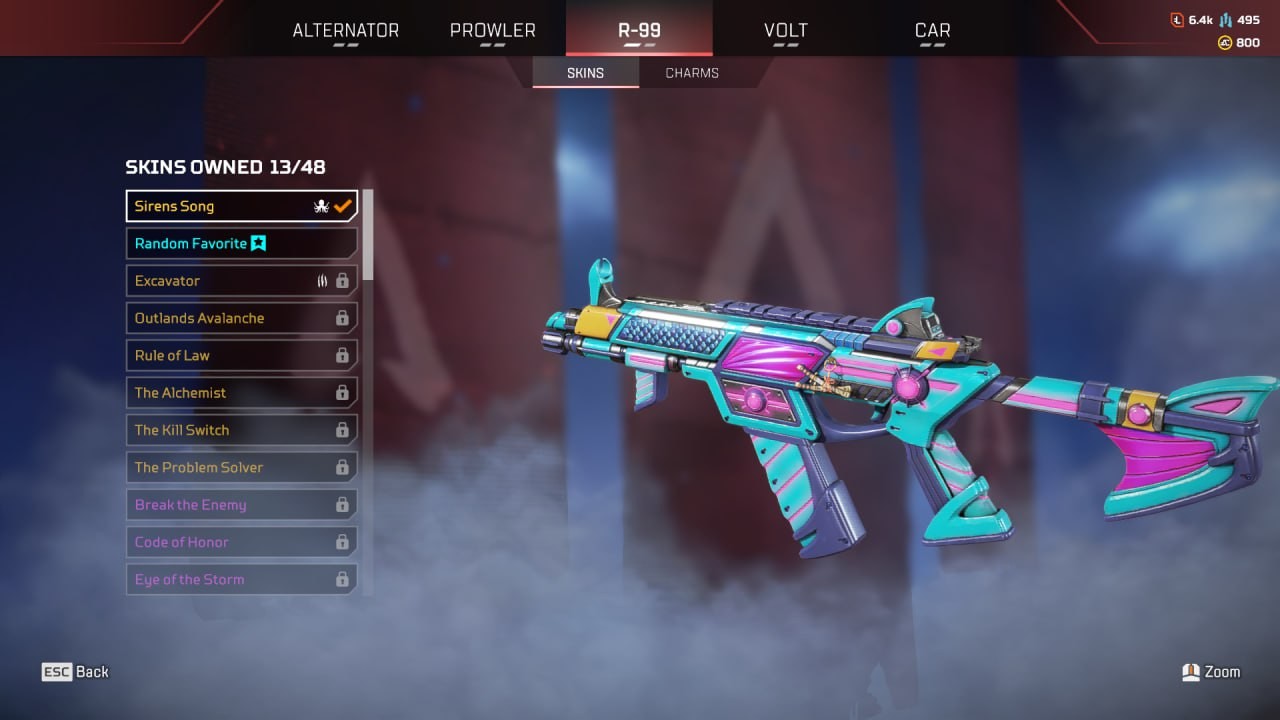Select the Rule of Law skin
The width and height of the screenshot is (1280, 720).
241,355
